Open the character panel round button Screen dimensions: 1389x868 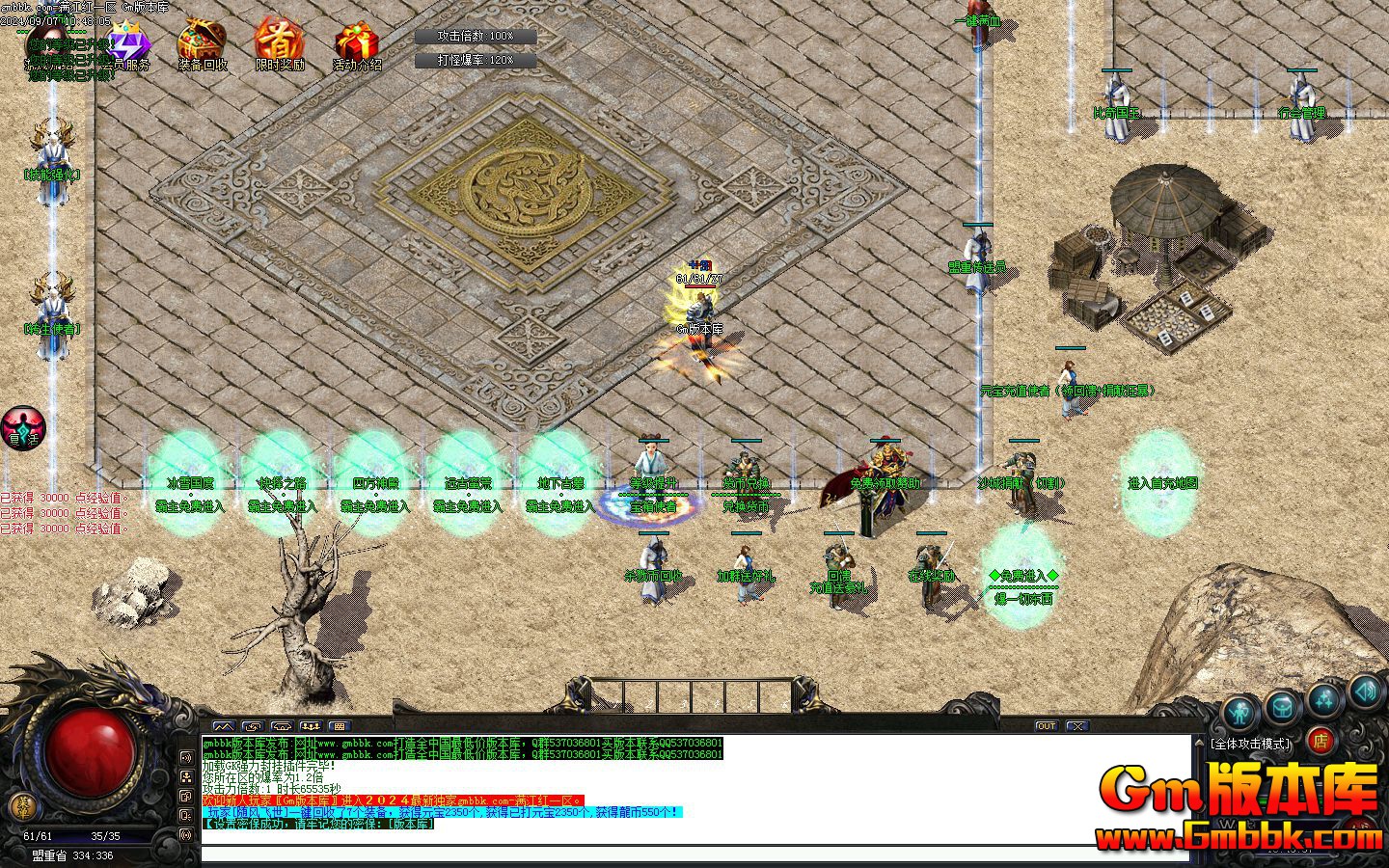(1239, 714)
